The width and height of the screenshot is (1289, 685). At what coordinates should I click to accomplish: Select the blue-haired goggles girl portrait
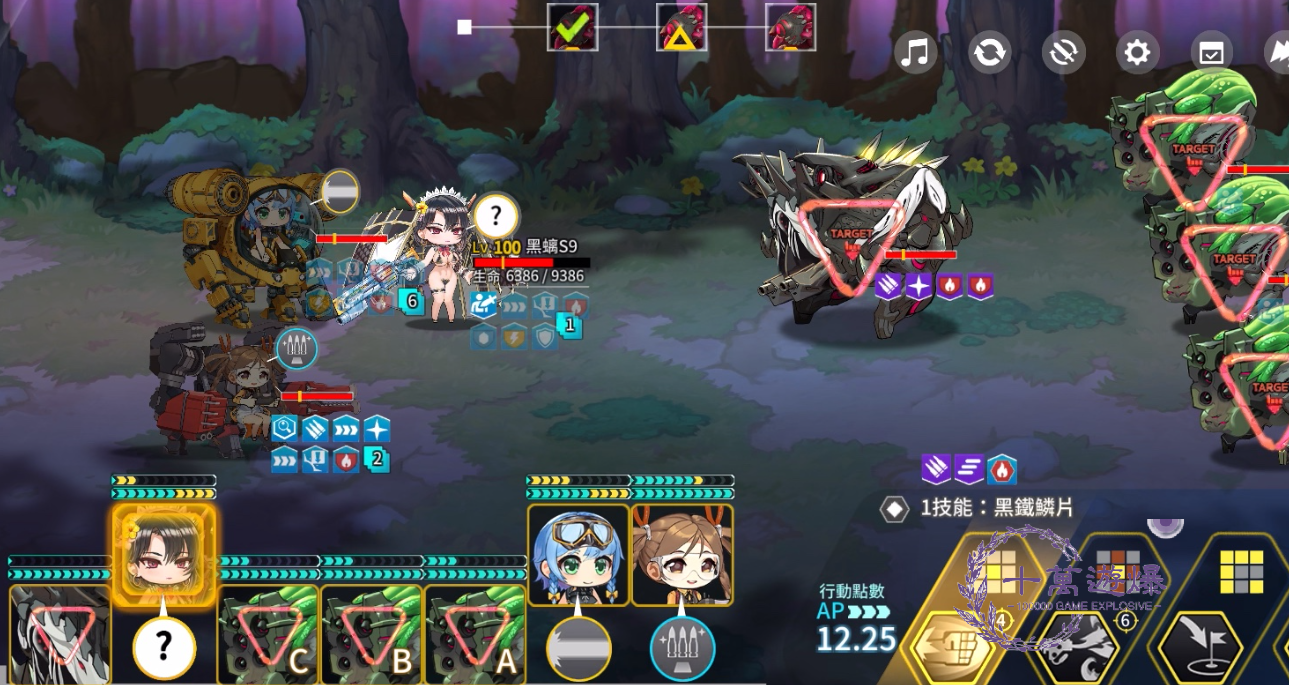tap(578, 555)
